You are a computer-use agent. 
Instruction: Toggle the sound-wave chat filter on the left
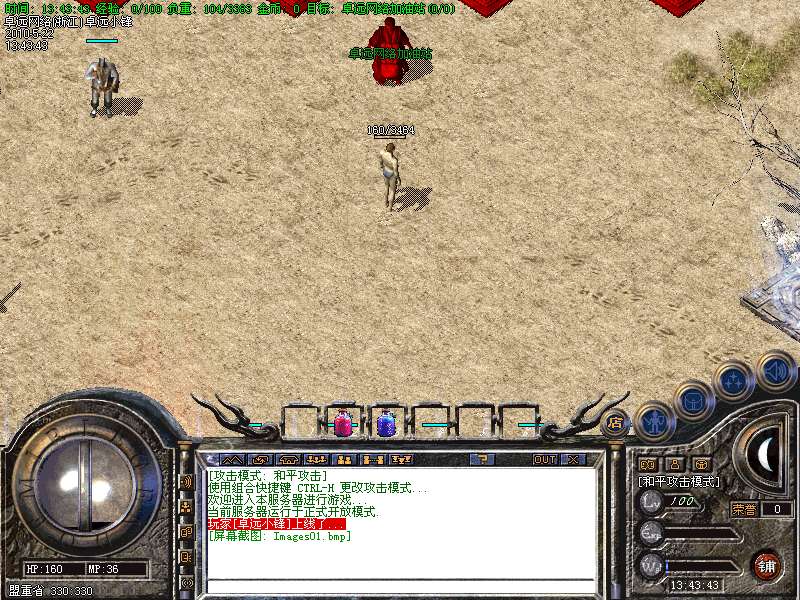[x=186, y=481]
